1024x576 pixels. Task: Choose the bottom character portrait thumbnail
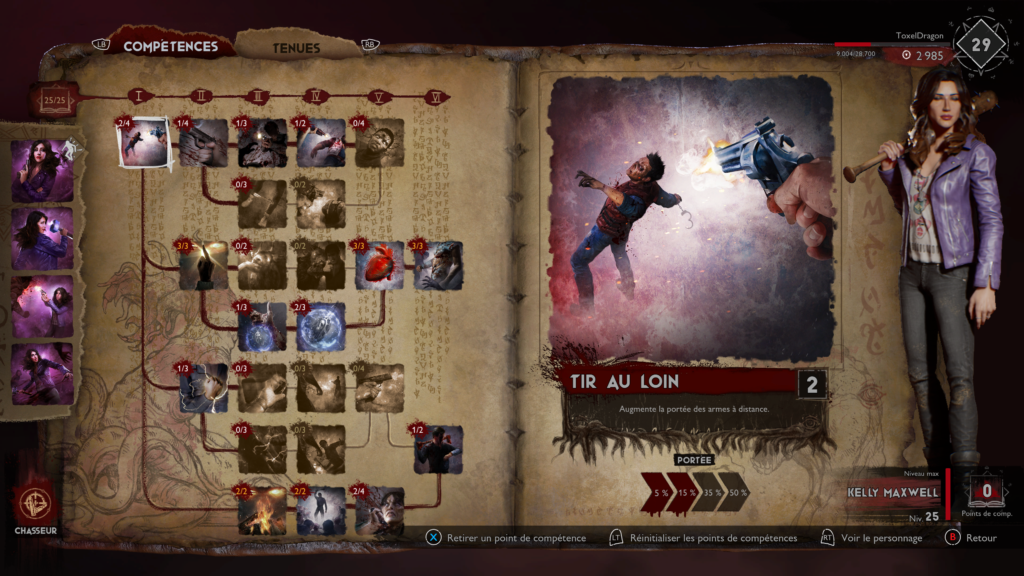pos(42,374)
